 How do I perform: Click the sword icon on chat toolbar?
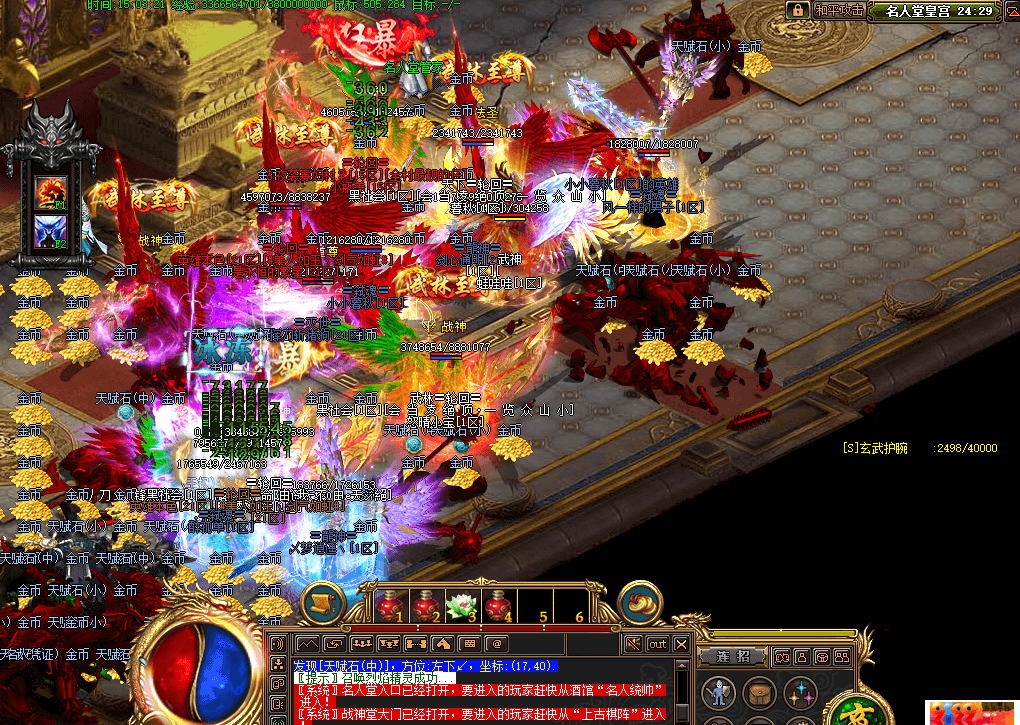click(x=632, y=644)
